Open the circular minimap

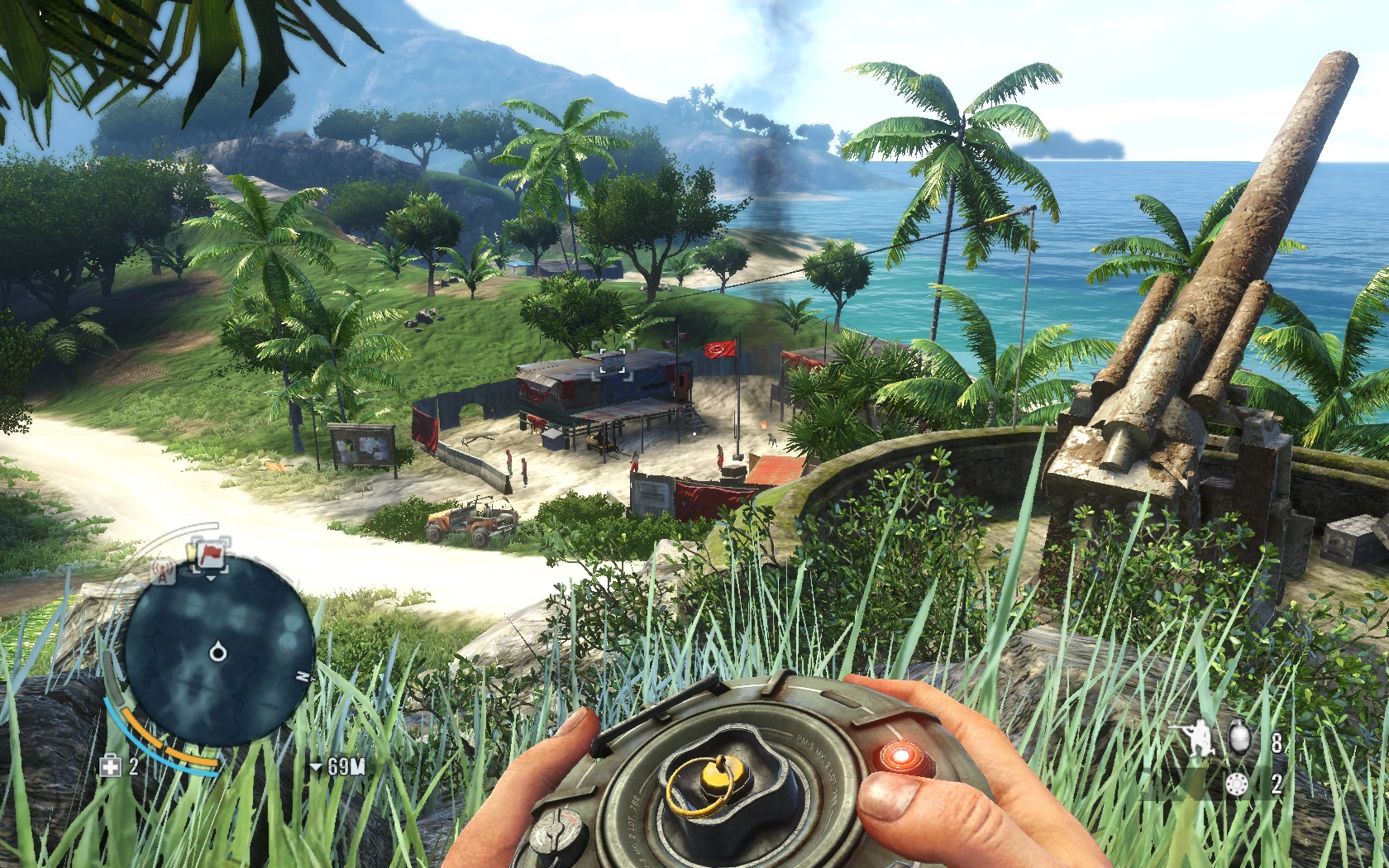point(218,653)
